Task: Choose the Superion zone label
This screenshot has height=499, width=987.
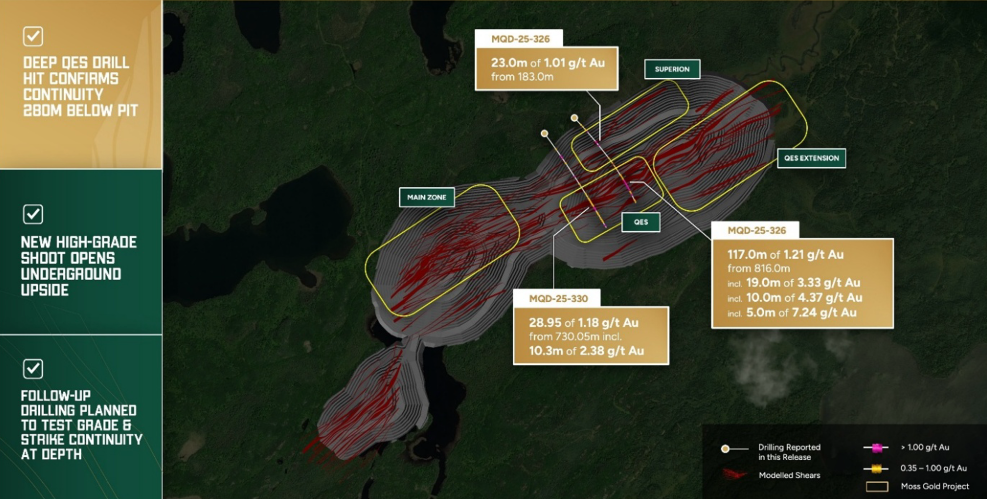Action: [x=672, y=69]
